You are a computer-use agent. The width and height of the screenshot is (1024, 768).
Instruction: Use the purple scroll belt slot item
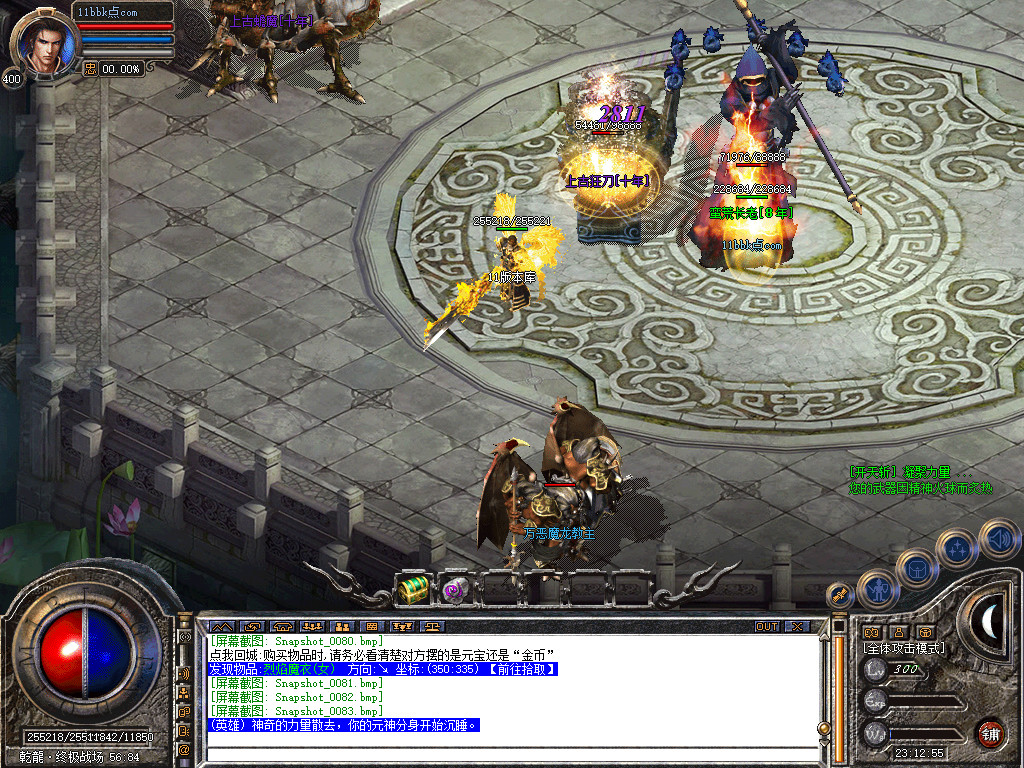[456, 589]
